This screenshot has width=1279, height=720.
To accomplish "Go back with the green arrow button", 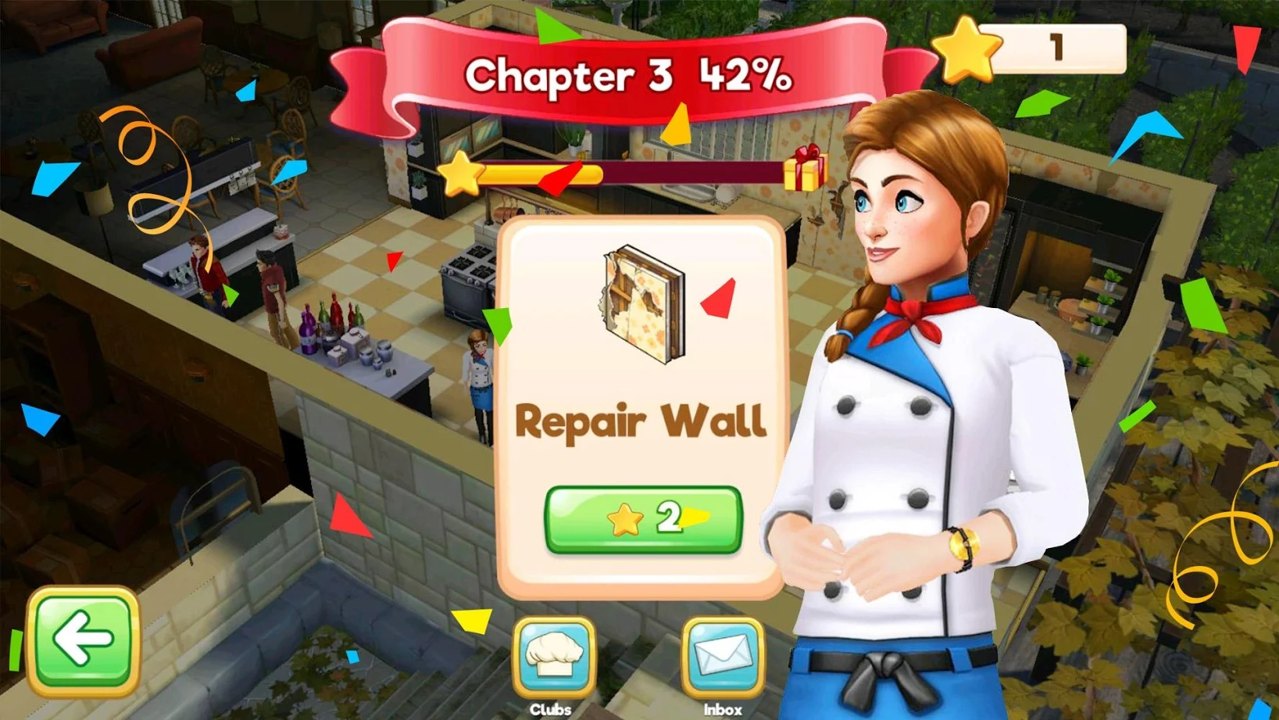I will (x=83, y=641).
